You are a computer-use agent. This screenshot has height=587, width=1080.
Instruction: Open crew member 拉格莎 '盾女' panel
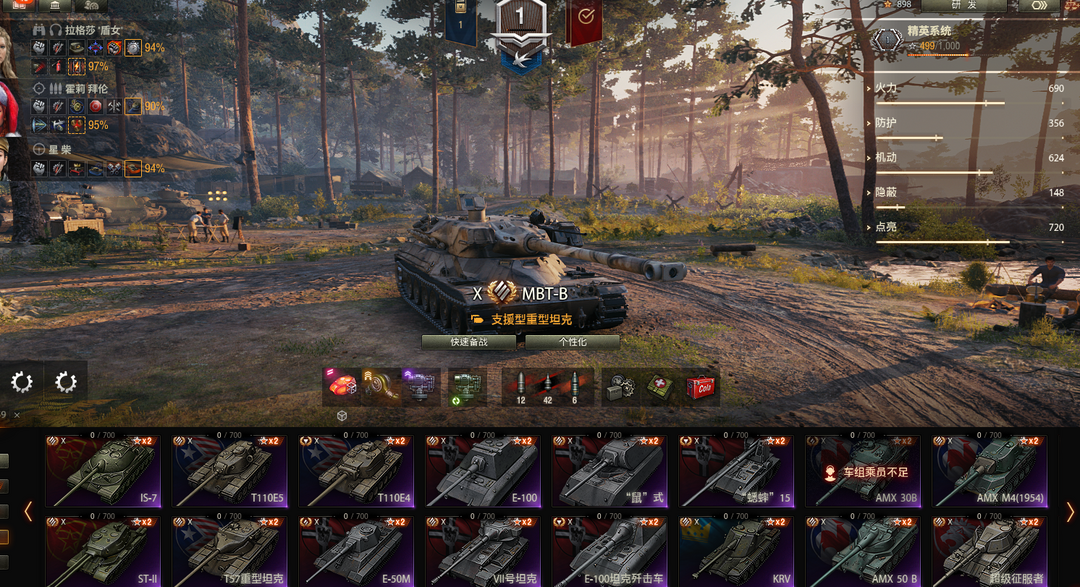[86, 31]
